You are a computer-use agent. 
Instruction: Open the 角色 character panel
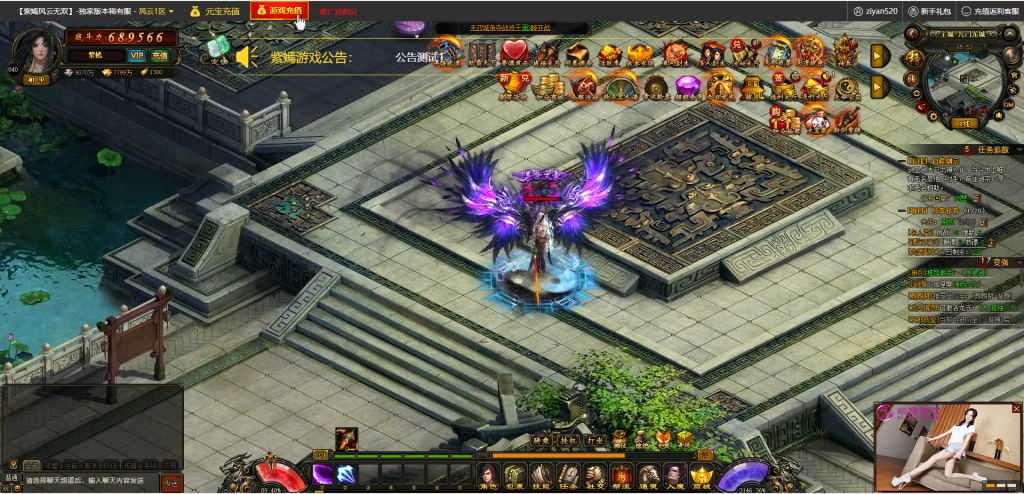point(489,475)
